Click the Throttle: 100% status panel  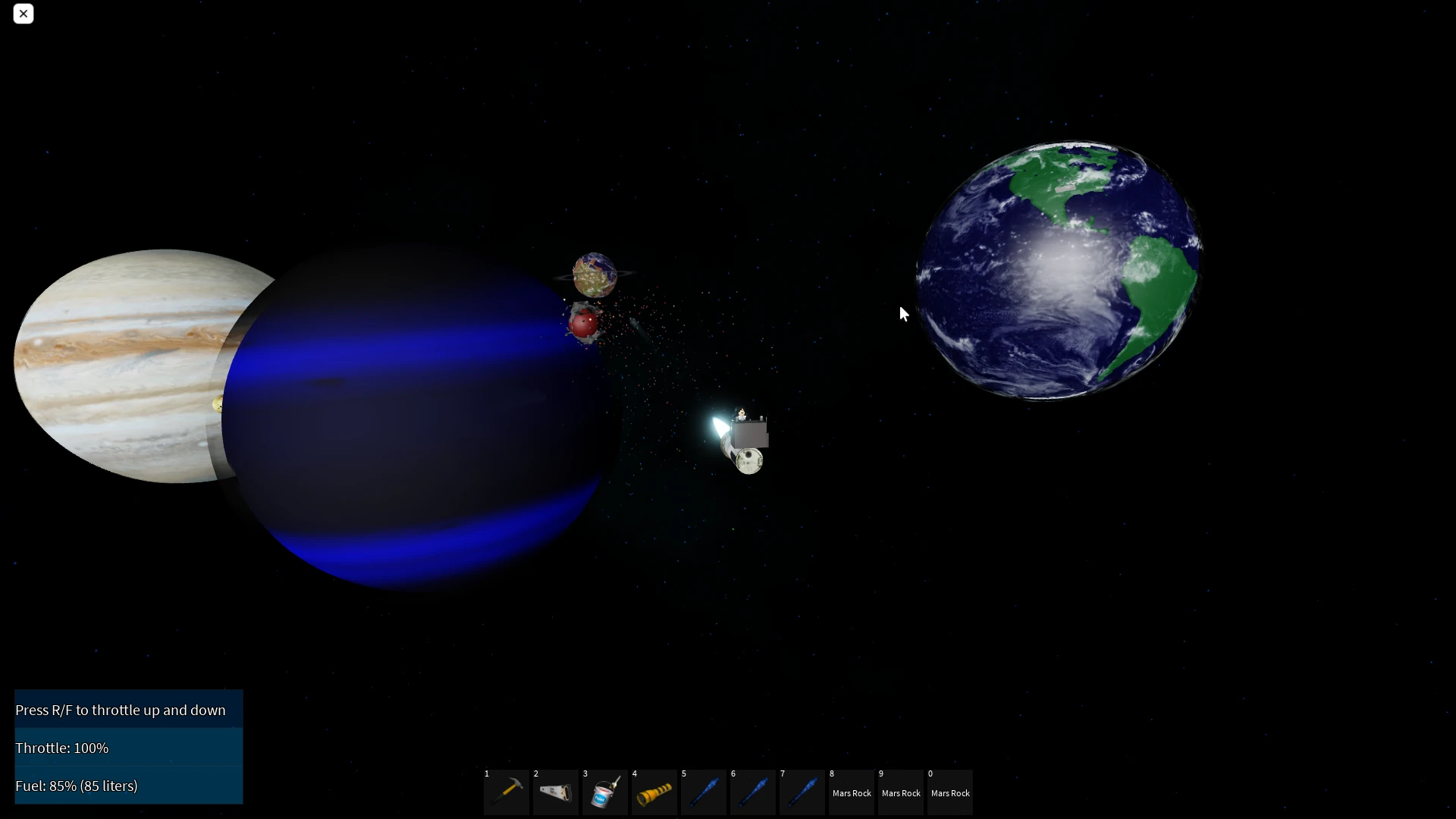[128, 748]
